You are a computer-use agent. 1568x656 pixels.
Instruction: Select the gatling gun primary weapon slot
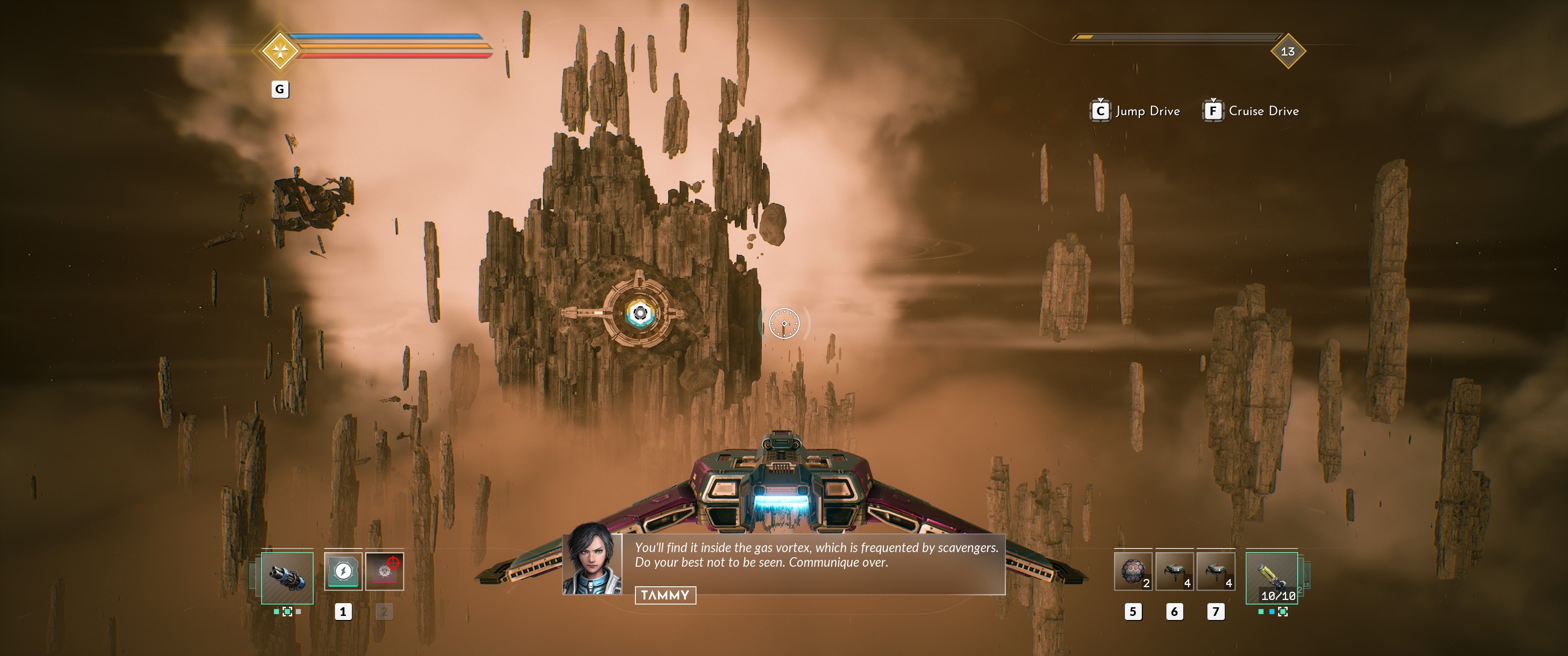tap(287, 578)
